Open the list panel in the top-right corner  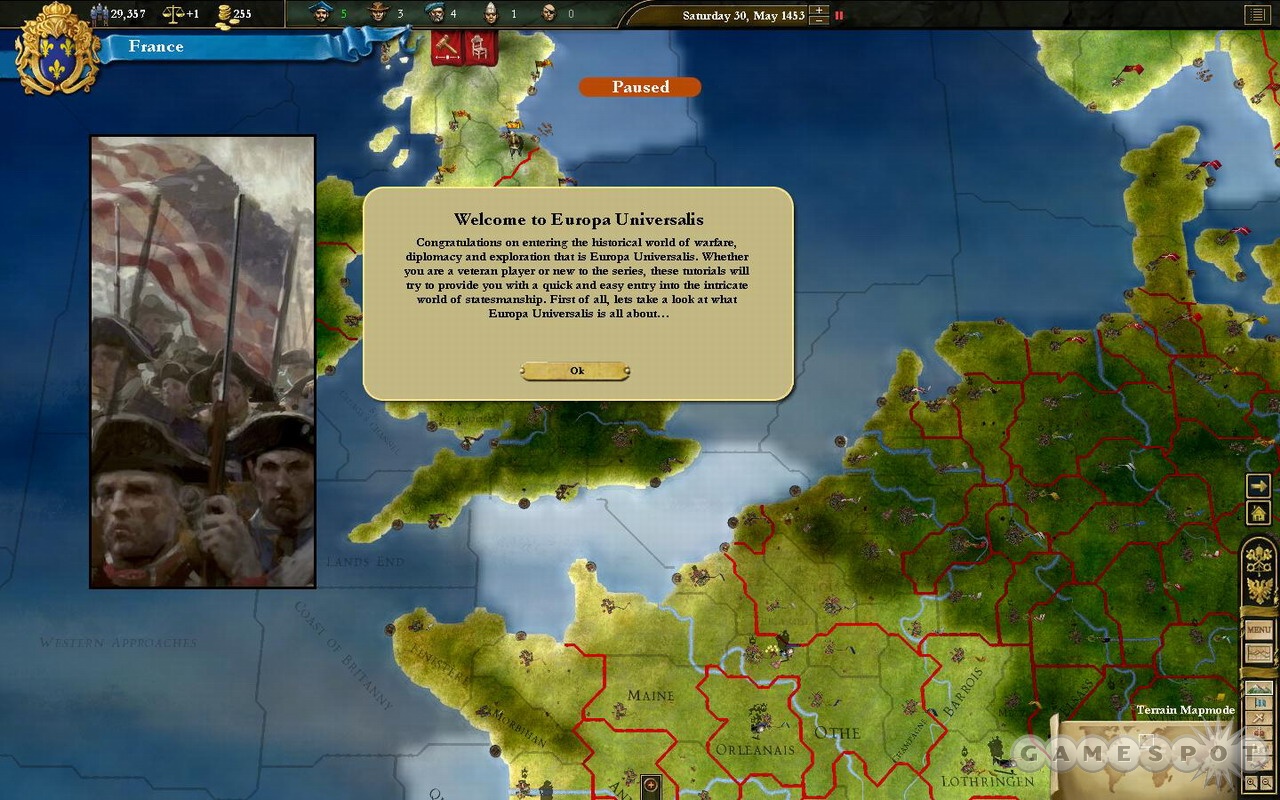tap(1256, 14)
